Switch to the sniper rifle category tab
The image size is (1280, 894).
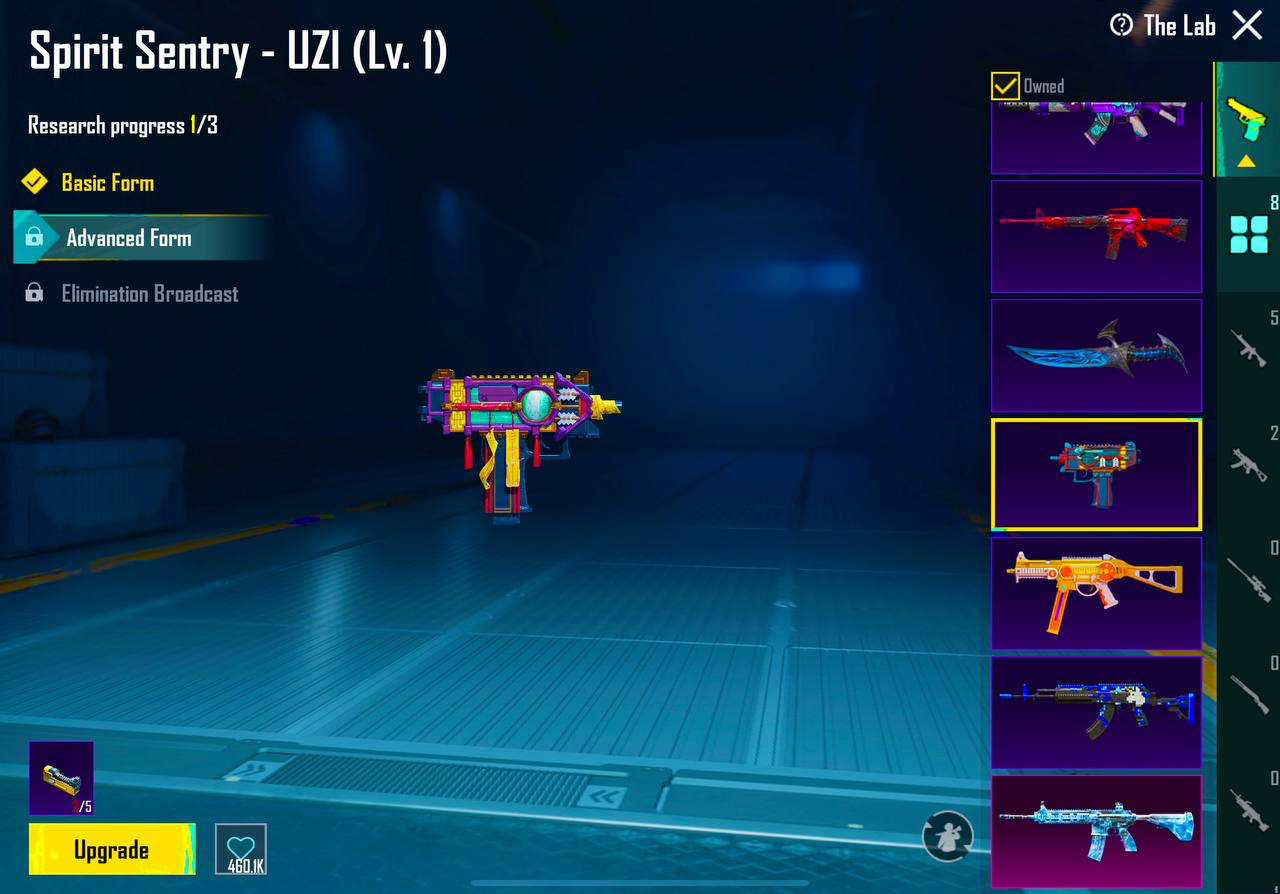click(x=1249, y=578)
